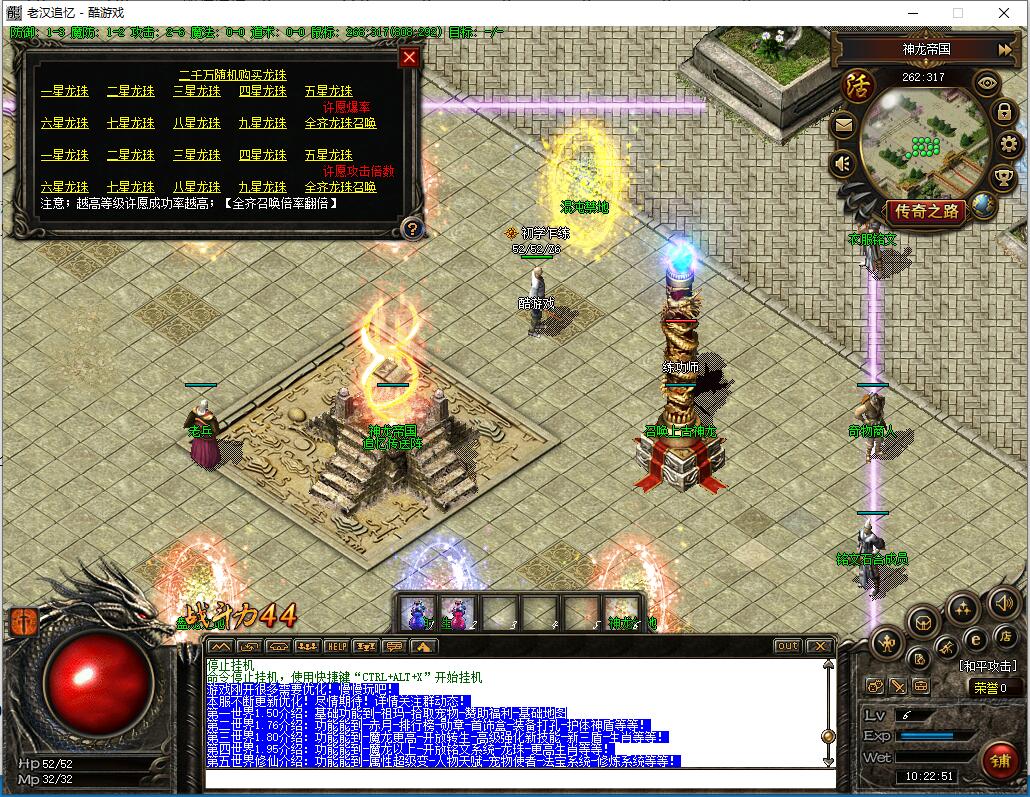Switch the 和平攻击 attack mode
Screen dimensions: 1030x797
(x=988, y=666)
